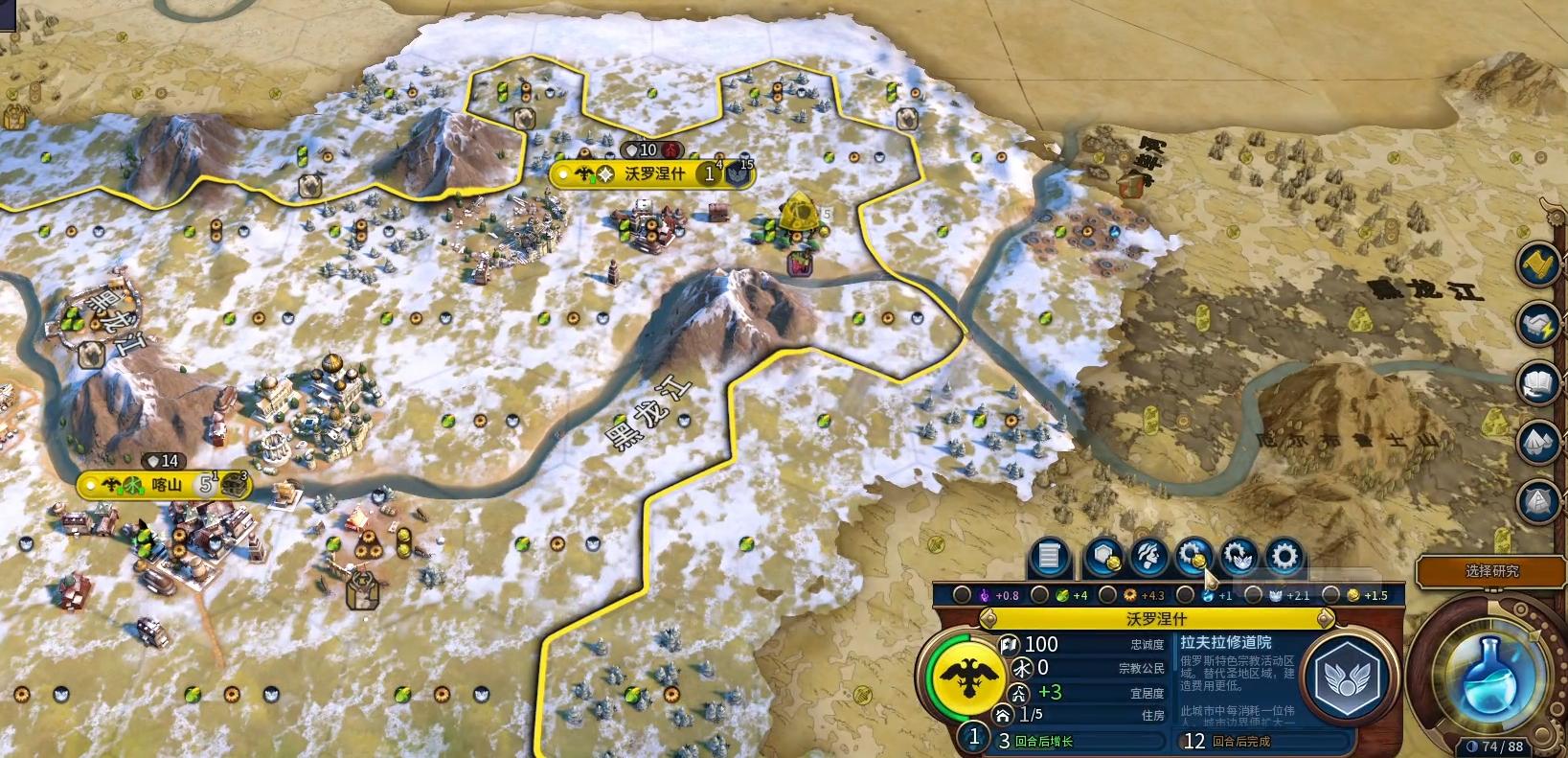The width and height of the screenshot is (1568, 758).
Task: Select the 拉夫拉修道院 production hexagon icon
Action: click(1350, 679)
